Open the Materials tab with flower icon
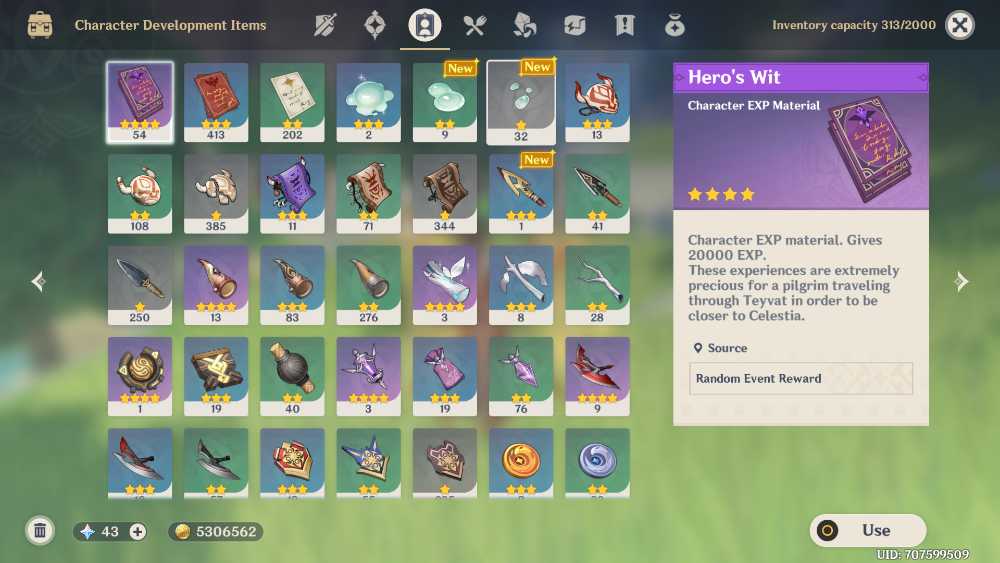The height and width of the screenshot is (563, 1000). pyautogui.click(x=524, y=25)
